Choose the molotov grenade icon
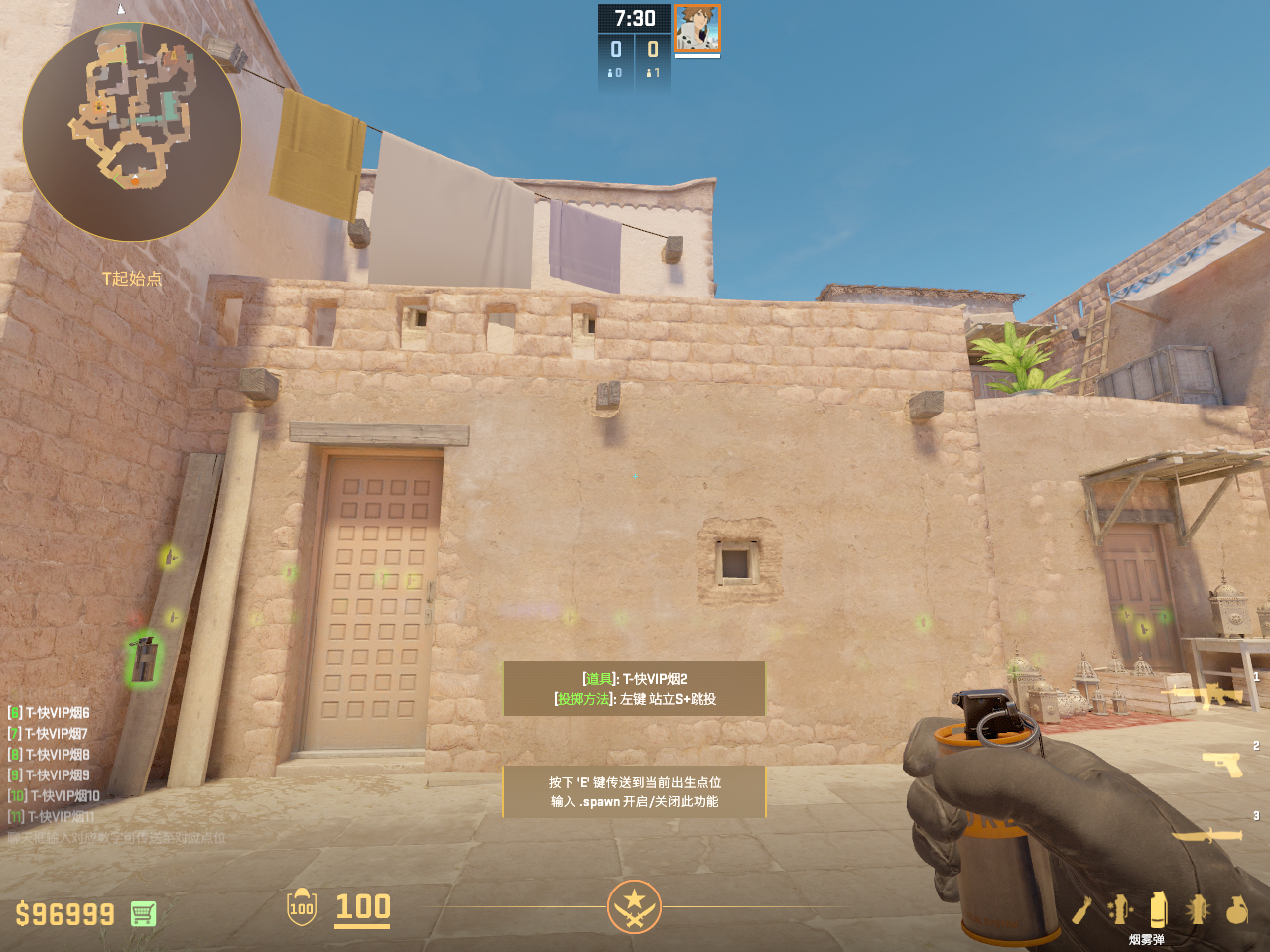This screenshot has height=952, width=1270. [1082, 909]
